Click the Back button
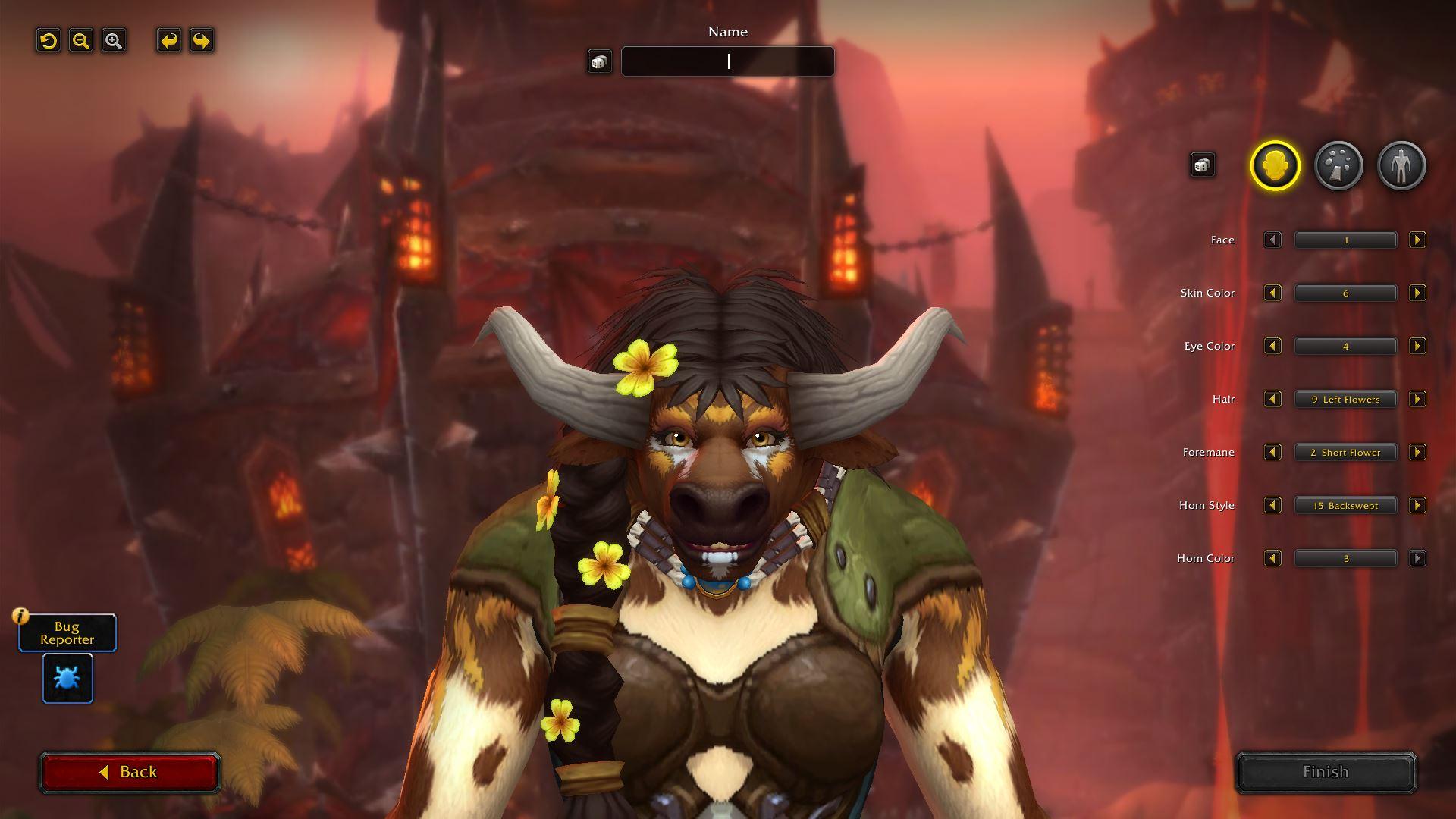1456x819 pixels. [x=130, y=772]
